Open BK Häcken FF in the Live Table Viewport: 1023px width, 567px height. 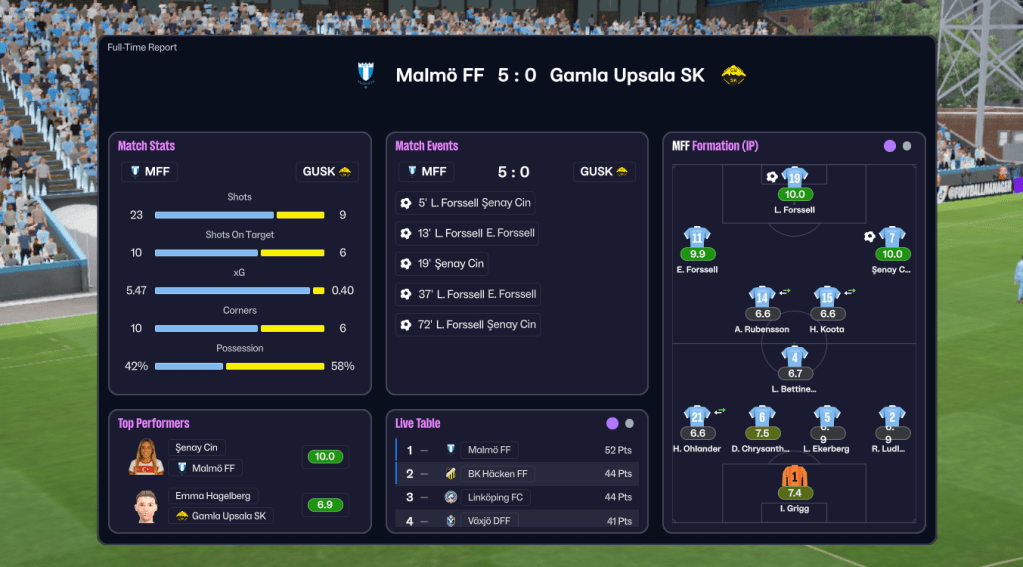click(x=497, y=473)
